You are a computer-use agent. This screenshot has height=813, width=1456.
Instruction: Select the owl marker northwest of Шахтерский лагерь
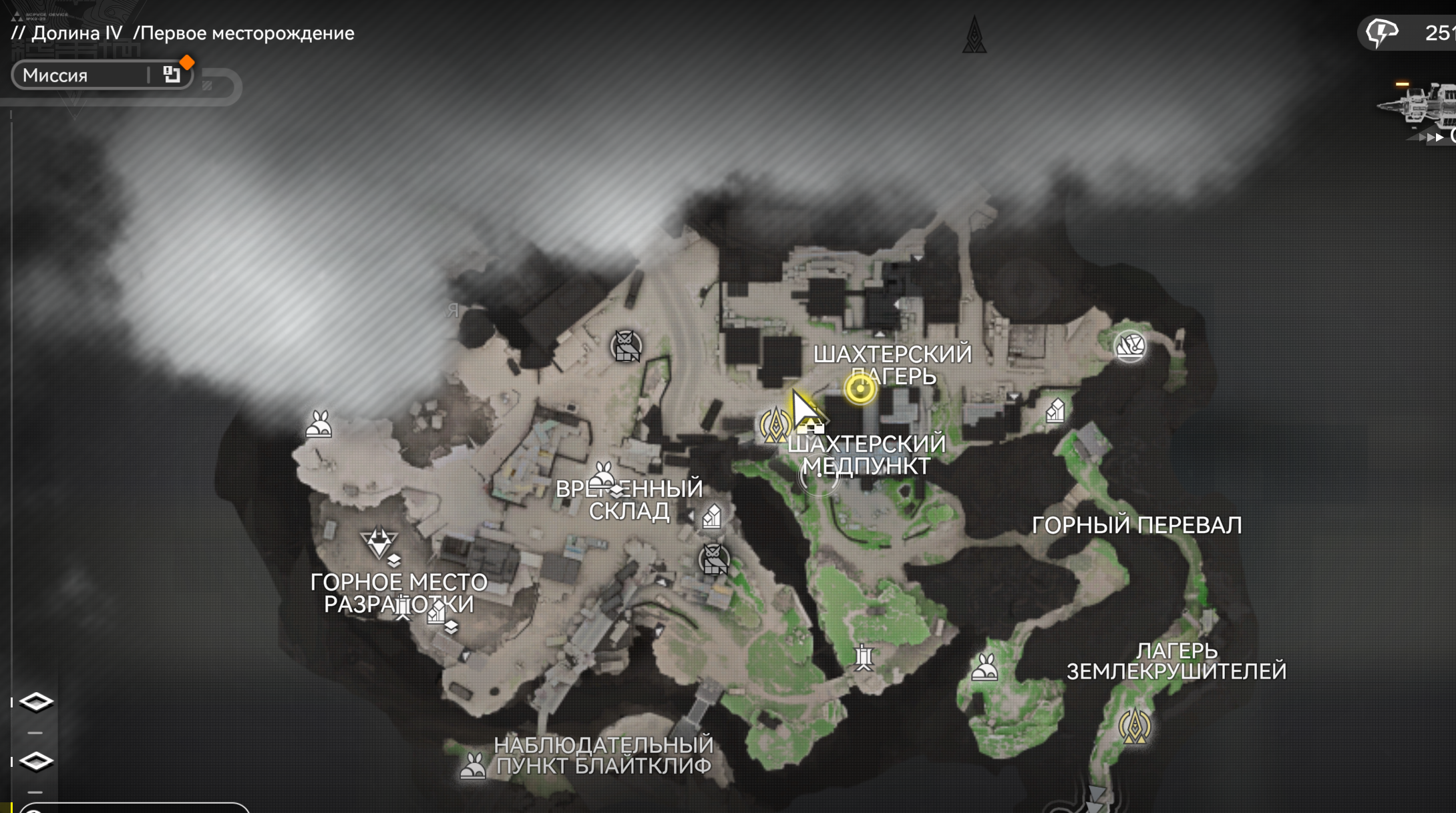coord(626,346)
